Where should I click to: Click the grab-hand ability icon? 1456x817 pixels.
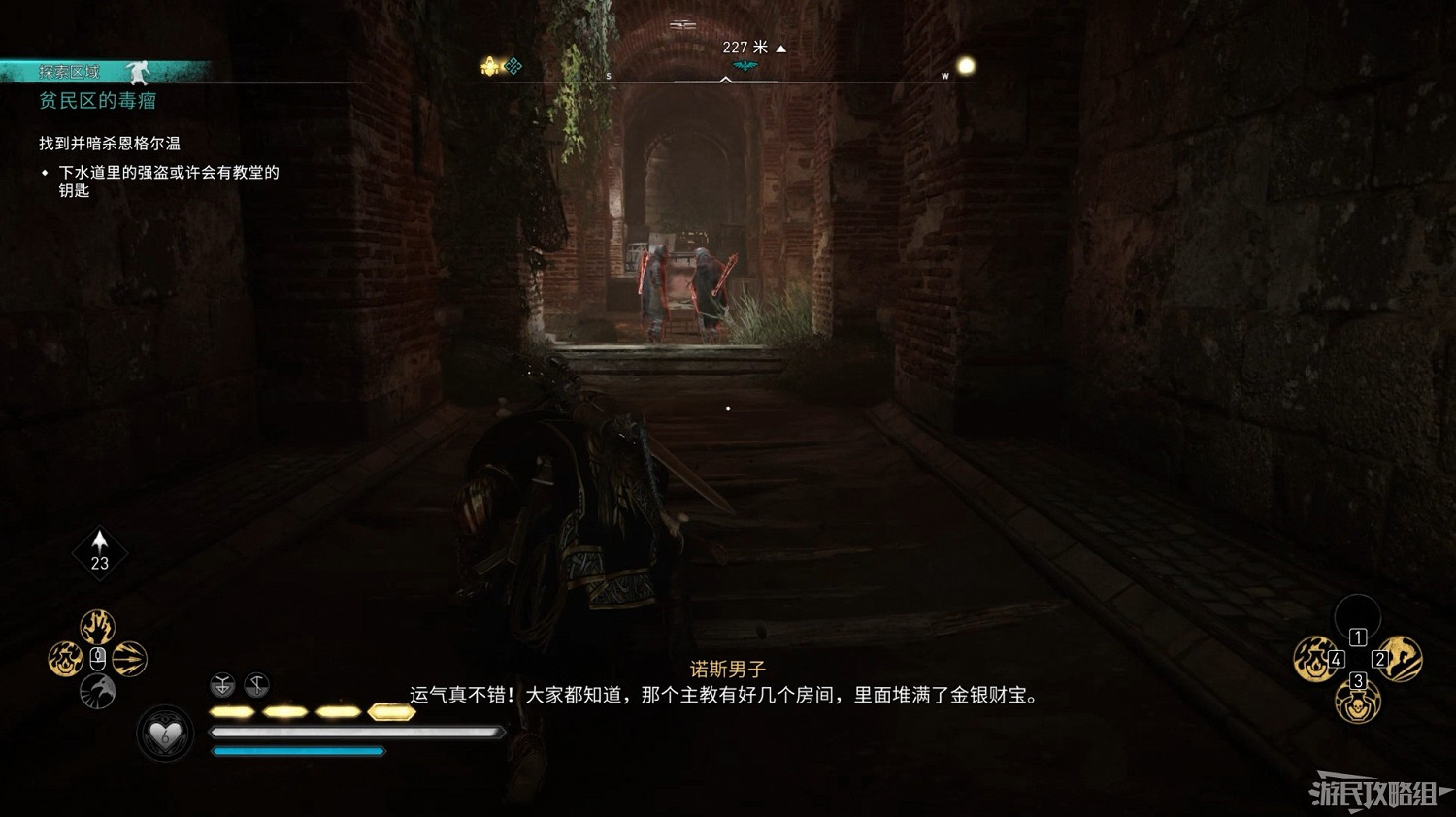(97, 626)
